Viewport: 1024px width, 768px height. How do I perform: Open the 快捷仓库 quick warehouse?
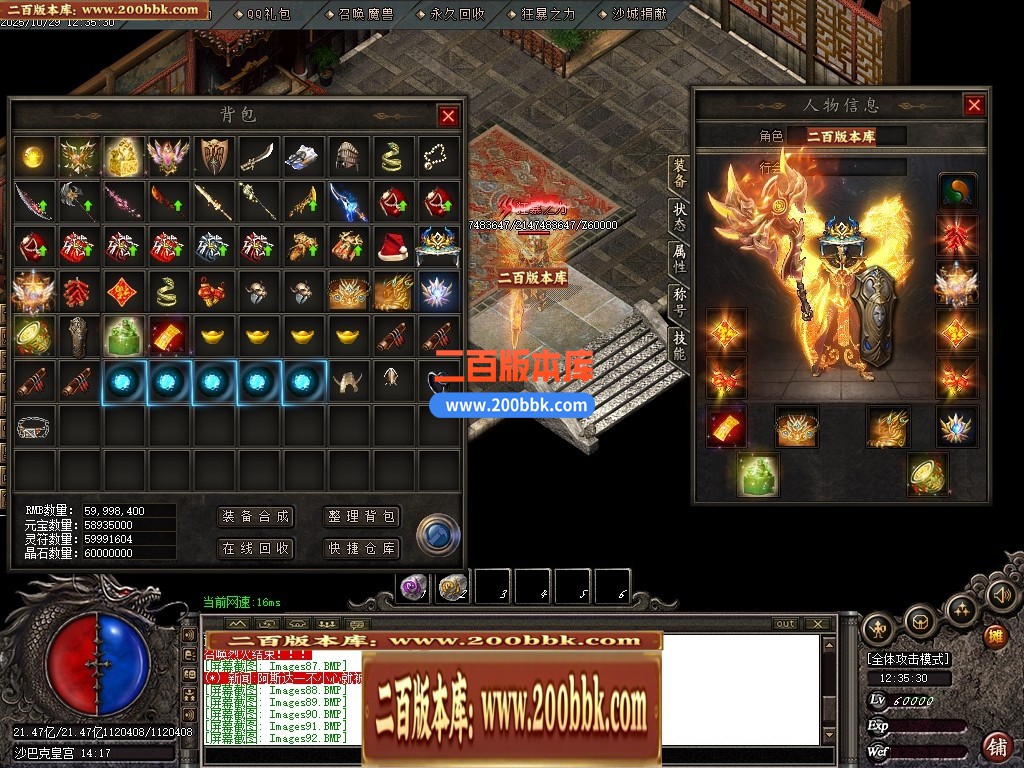pos(362,548)
